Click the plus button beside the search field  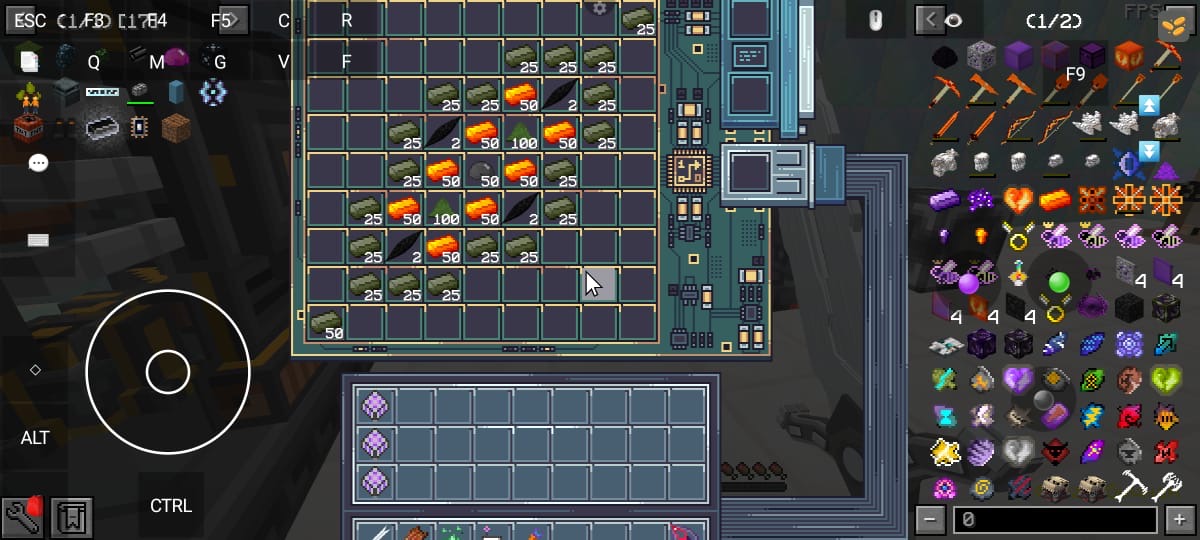1180,520
